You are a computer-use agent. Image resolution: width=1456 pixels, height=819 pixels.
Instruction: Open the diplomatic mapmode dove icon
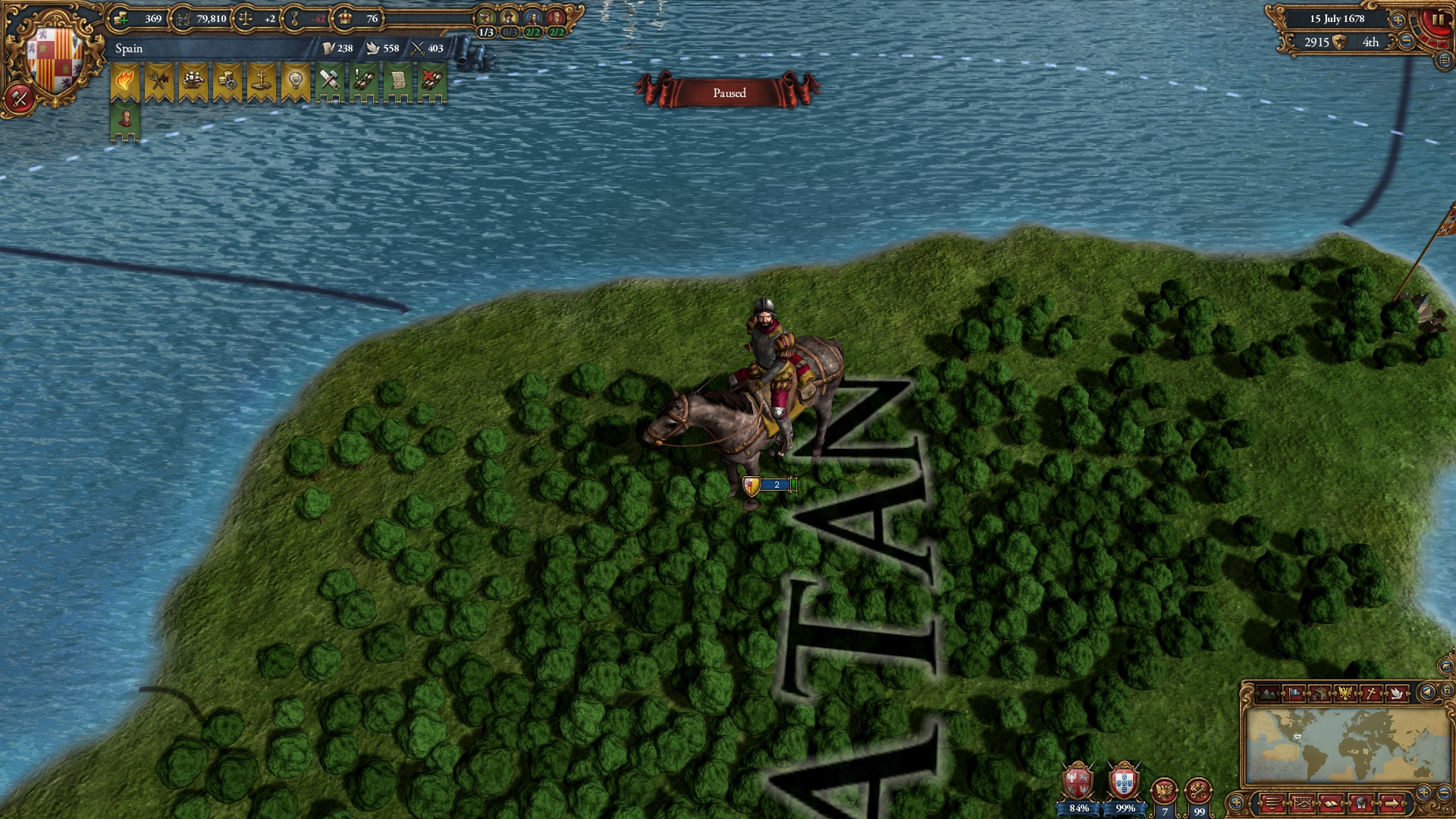tap(1397, 692)
